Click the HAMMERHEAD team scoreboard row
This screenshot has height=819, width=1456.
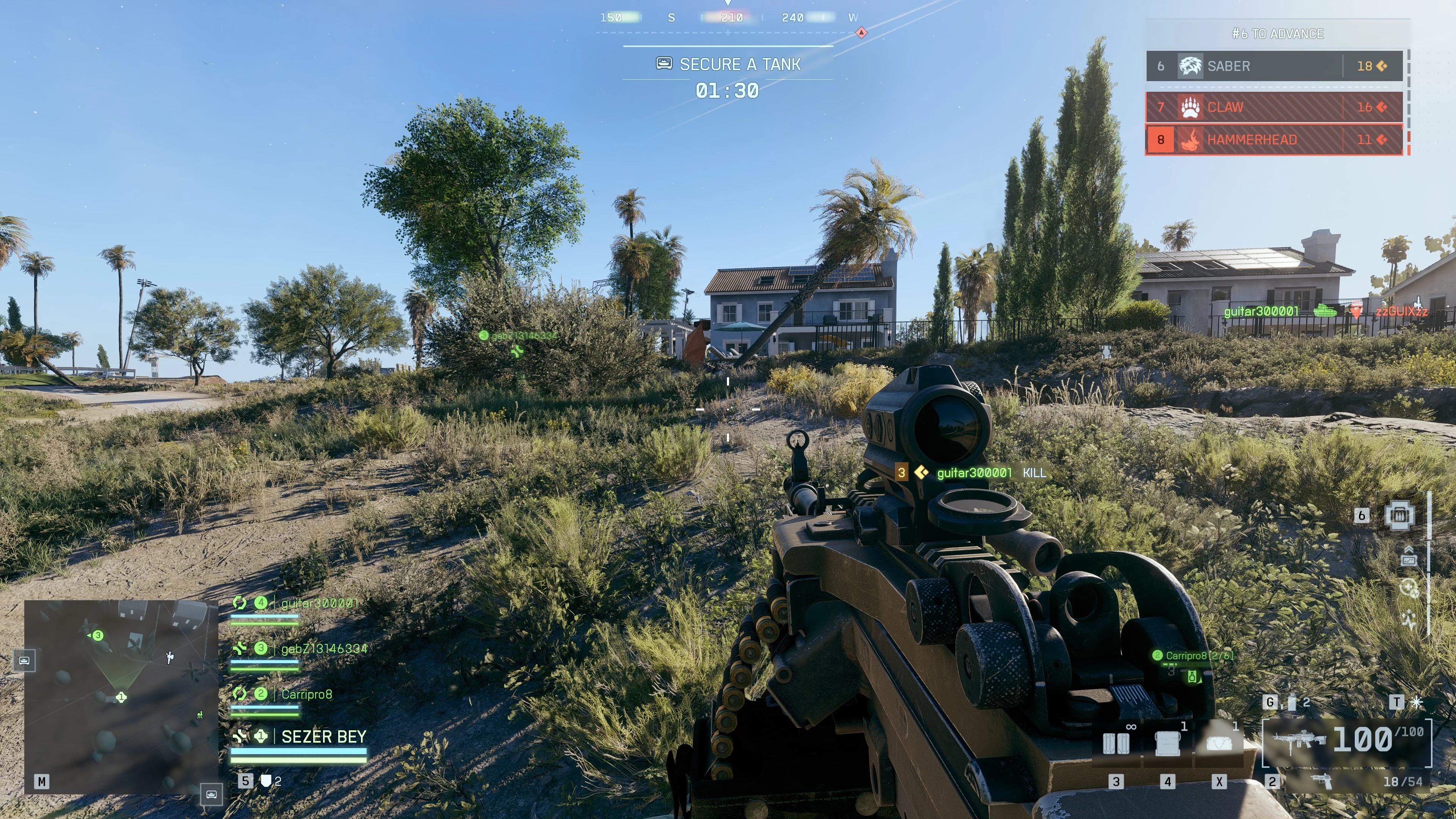[x=1274, y=140]
